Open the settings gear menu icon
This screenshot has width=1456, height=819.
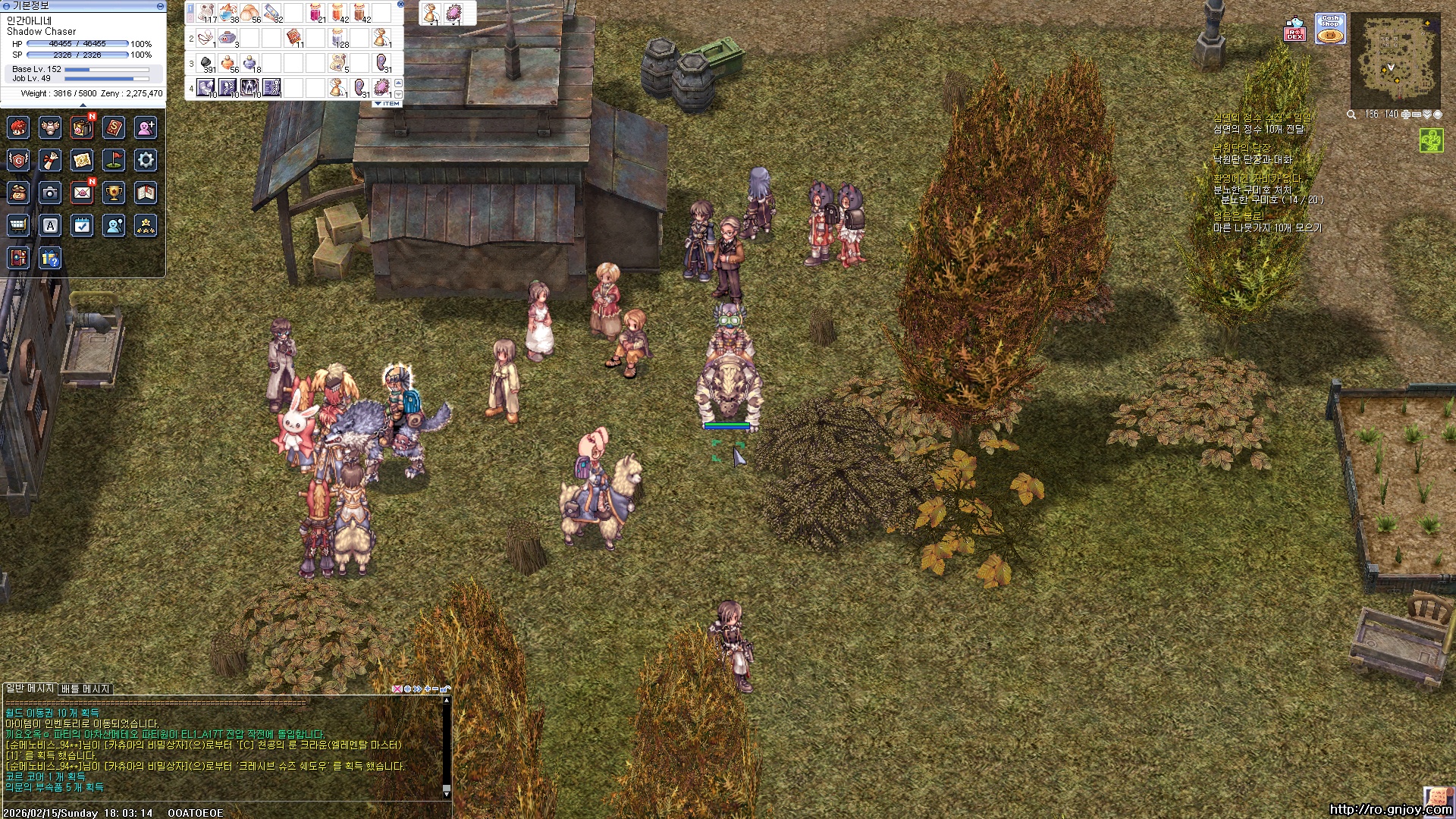[146, 160]
